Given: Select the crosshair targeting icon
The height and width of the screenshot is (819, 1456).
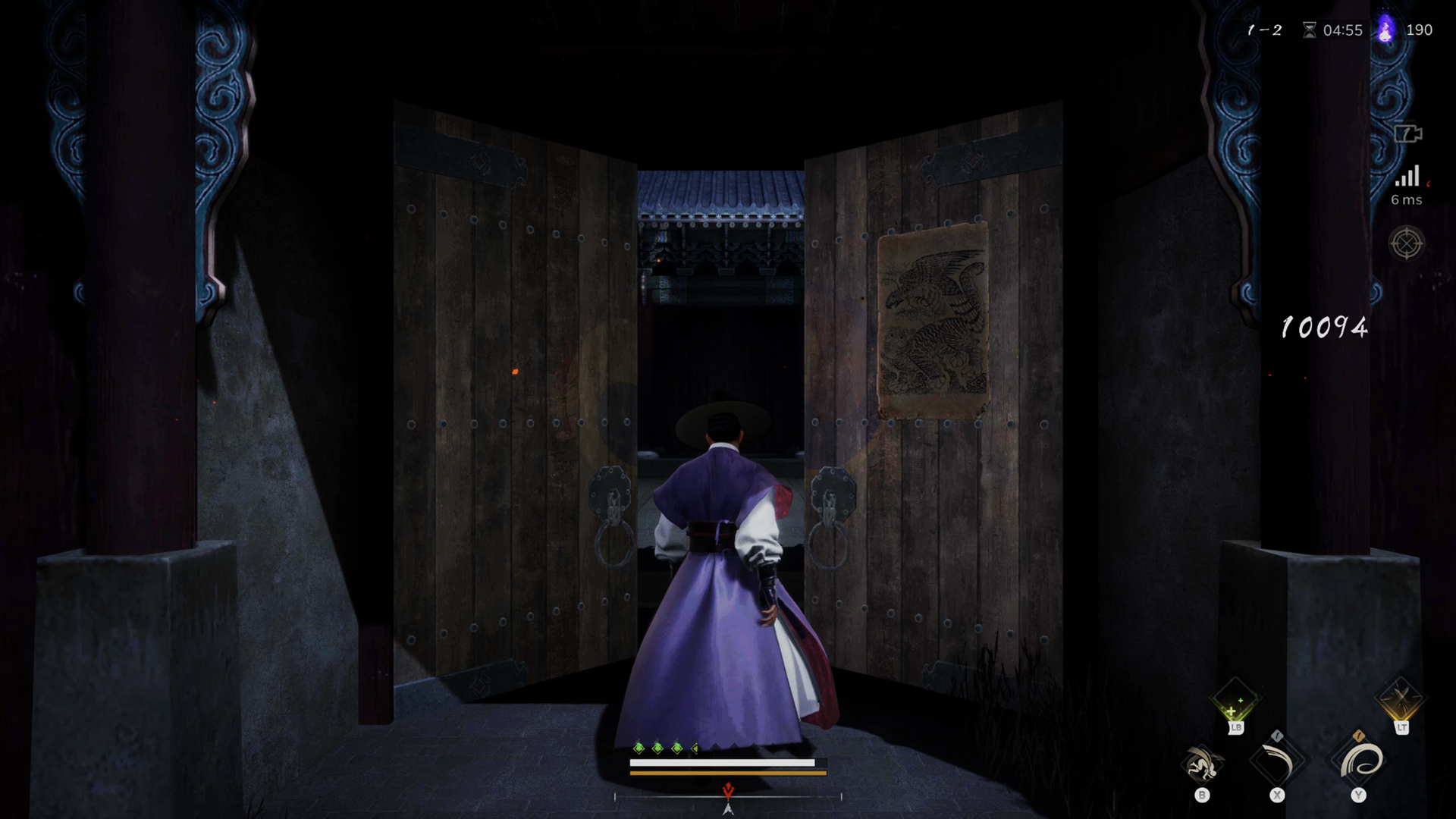Looking at the screenshot, I should pos(1407,244).
